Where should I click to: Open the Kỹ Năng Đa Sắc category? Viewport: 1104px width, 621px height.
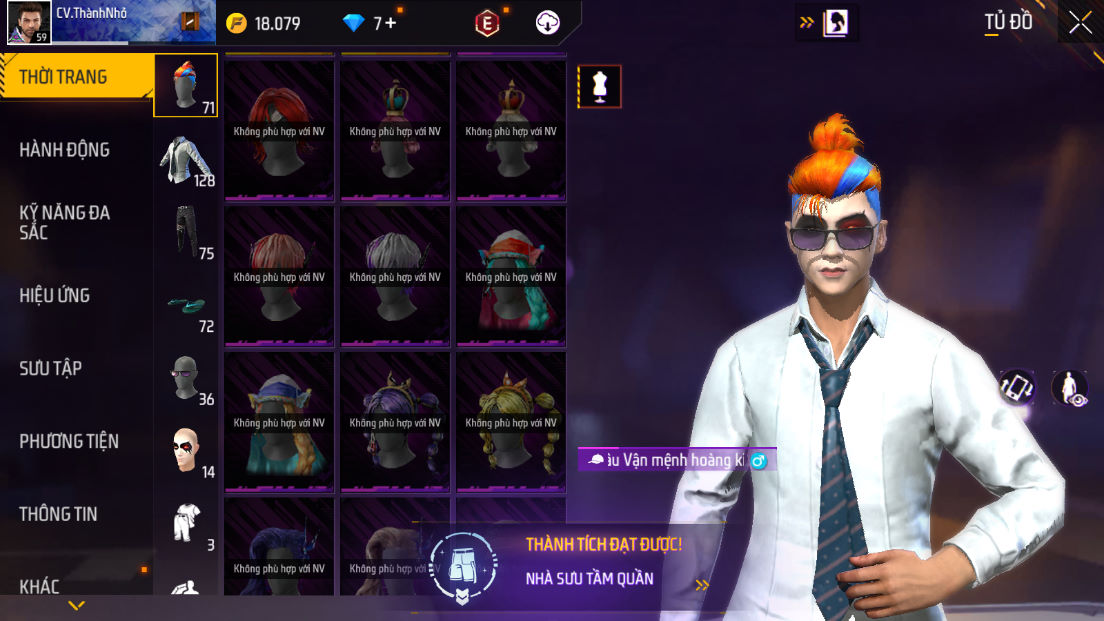click(x=65, y=222)
